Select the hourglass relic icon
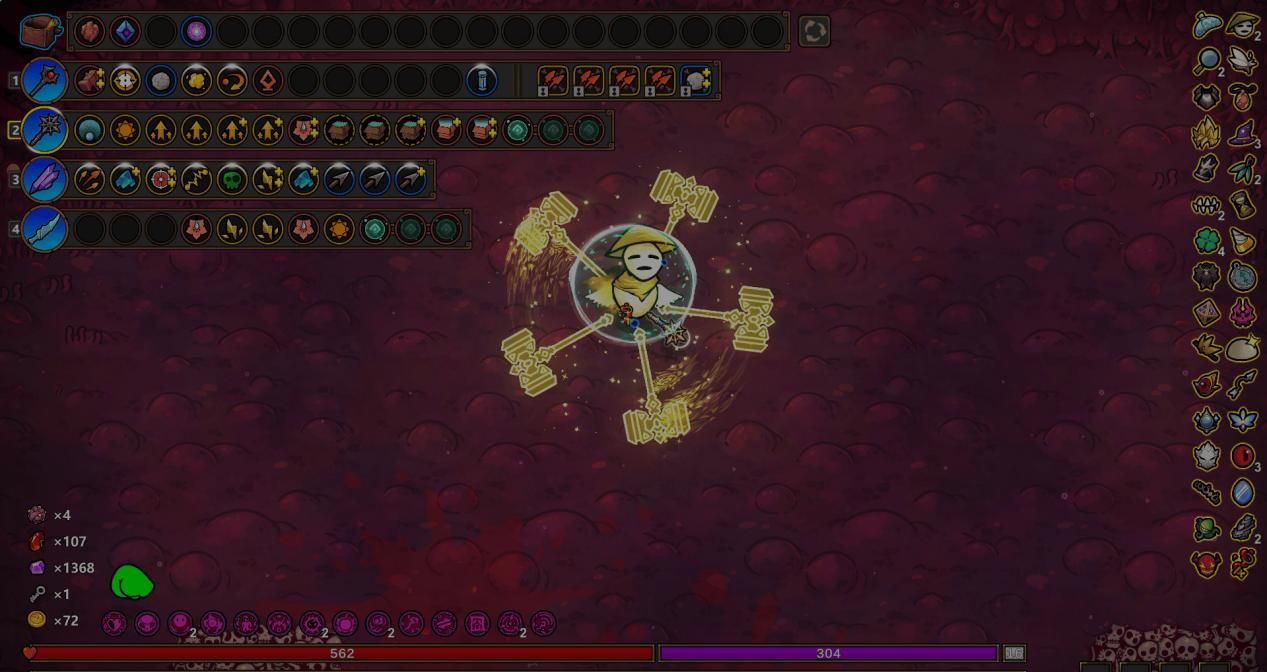The height and width of the screenshot is (672, 1267). coord(1242,205)
